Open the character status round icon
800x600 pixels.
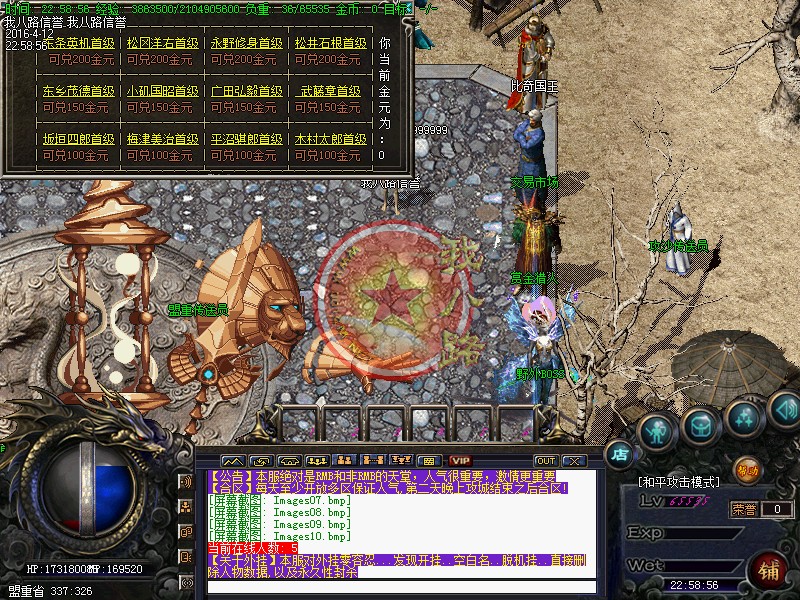pos(655,431)
